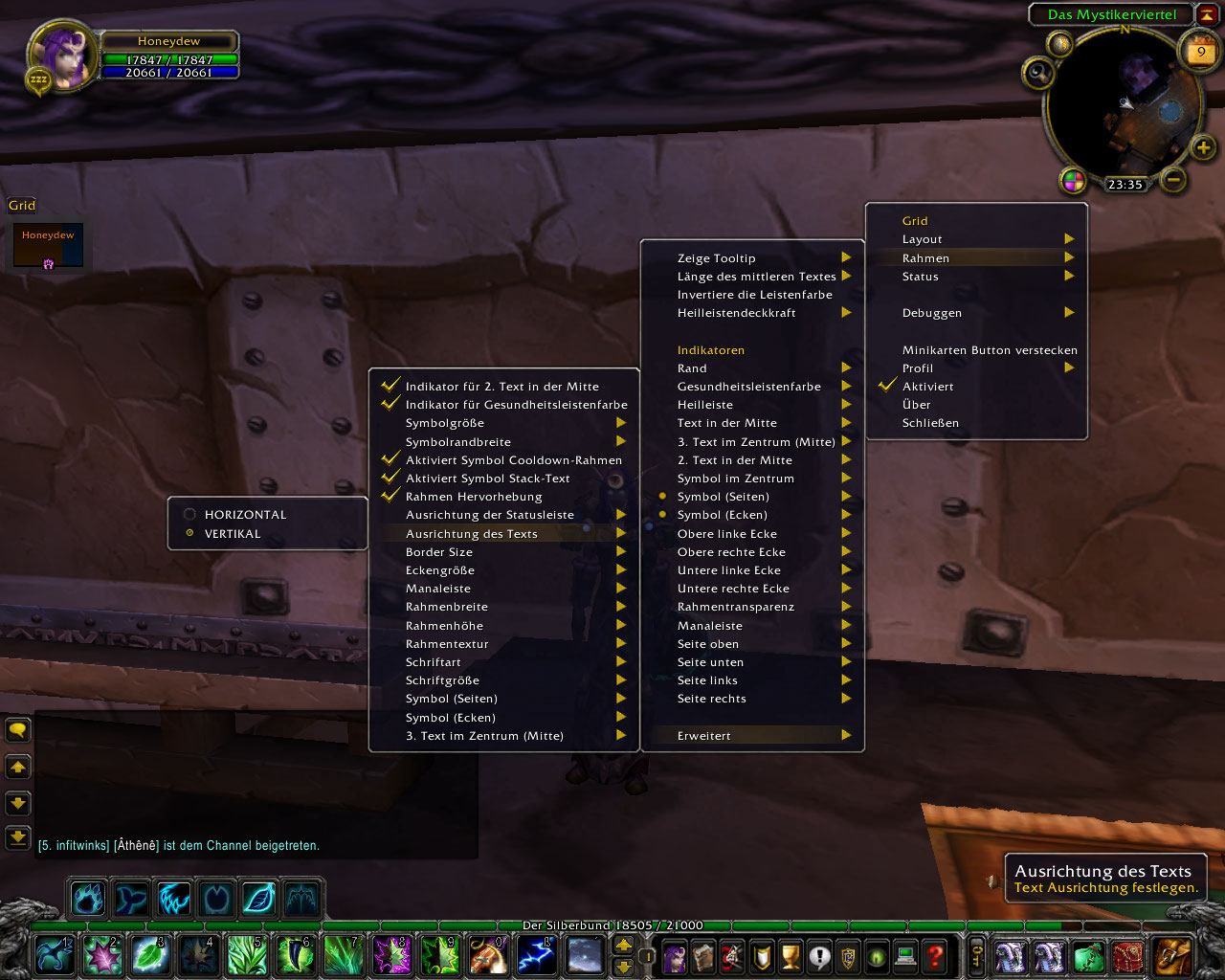Click the Honeydew player portrait
Image resolution: width=1225 pixels, height=980 pixels.
(x=63, y=55)
